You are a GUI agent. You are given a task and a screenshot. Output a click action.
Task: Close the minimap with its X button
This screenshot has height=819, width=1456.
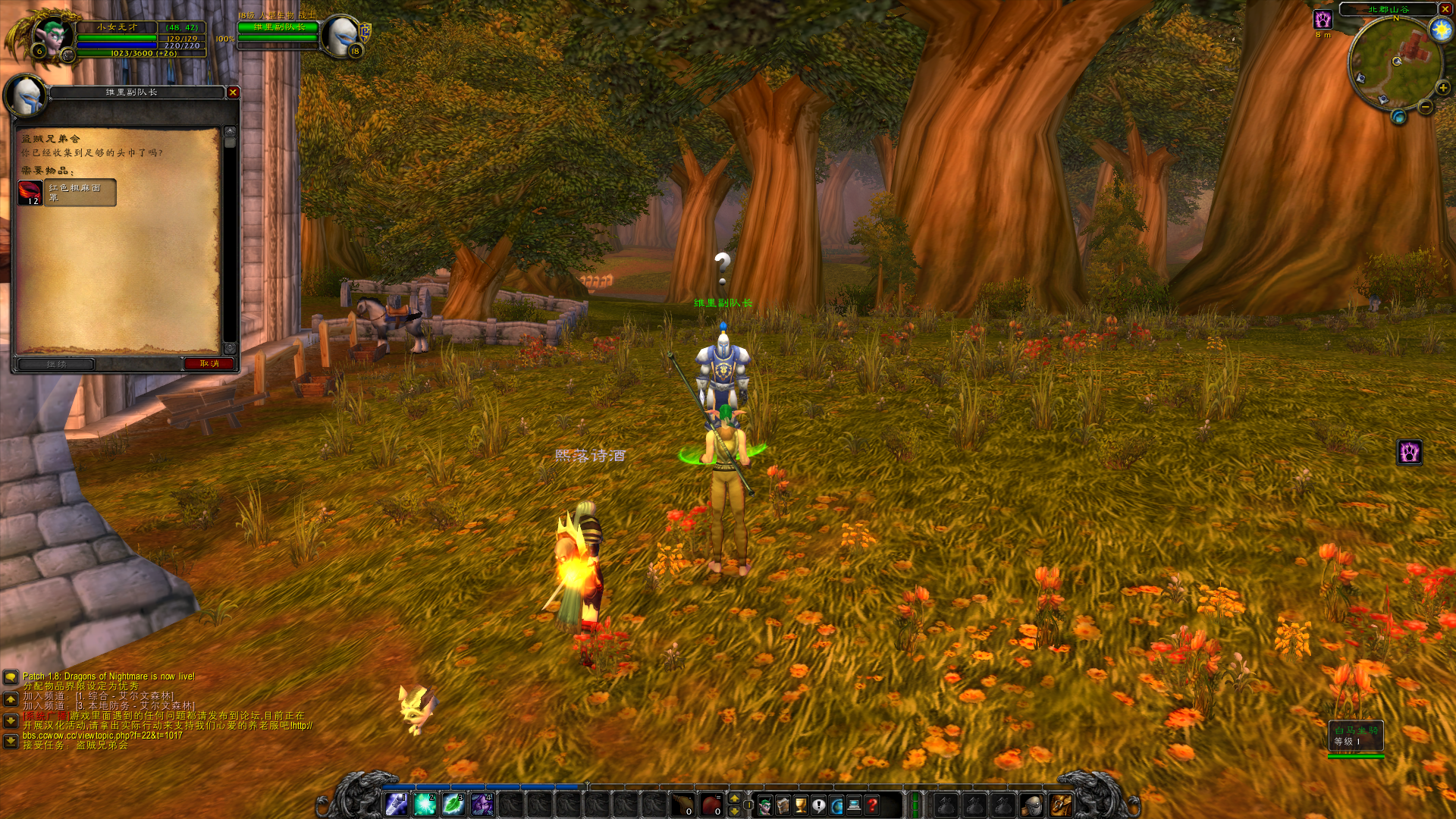(1445, 9)
